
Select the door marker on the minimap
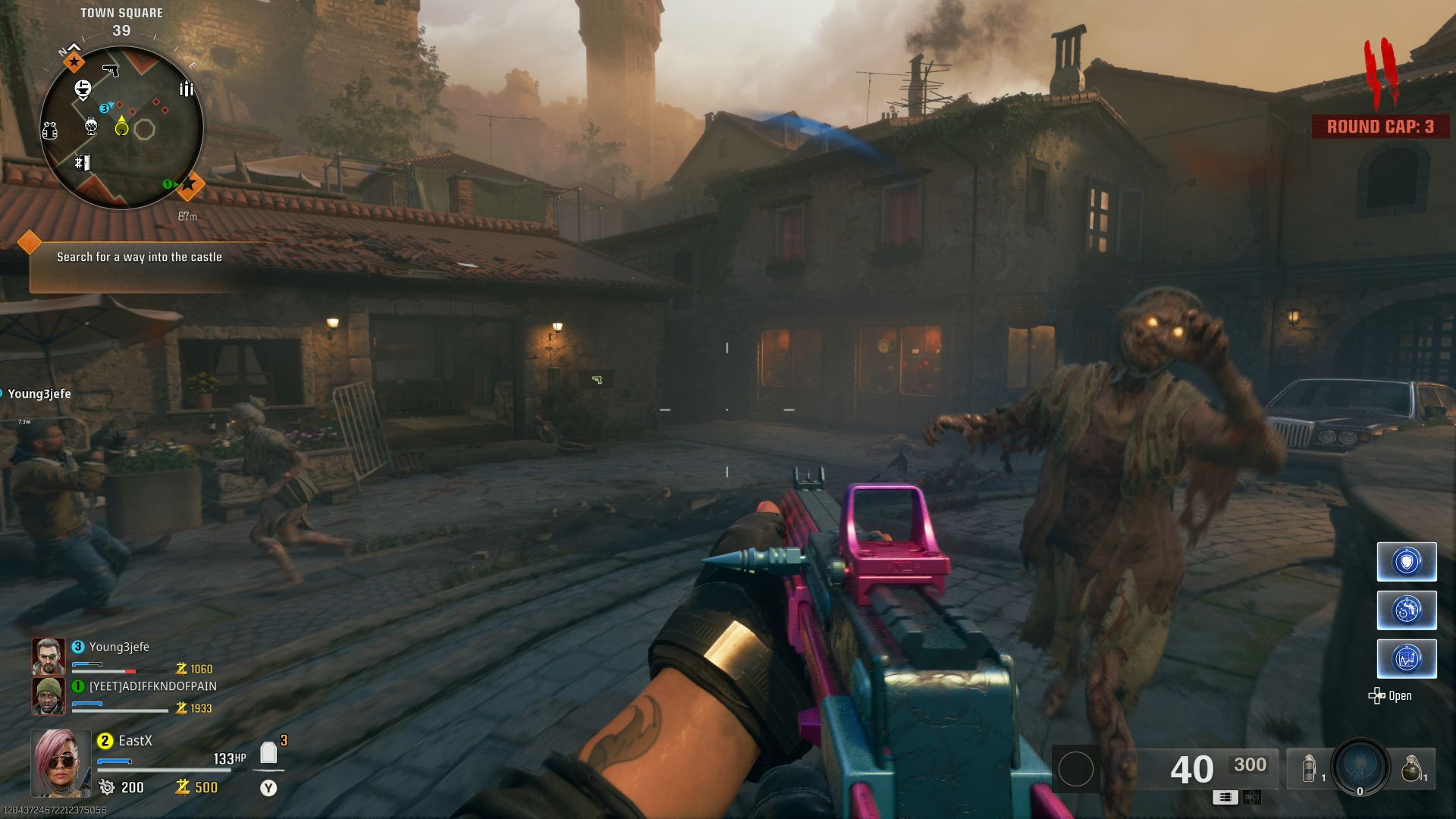[x=83, y=162]
